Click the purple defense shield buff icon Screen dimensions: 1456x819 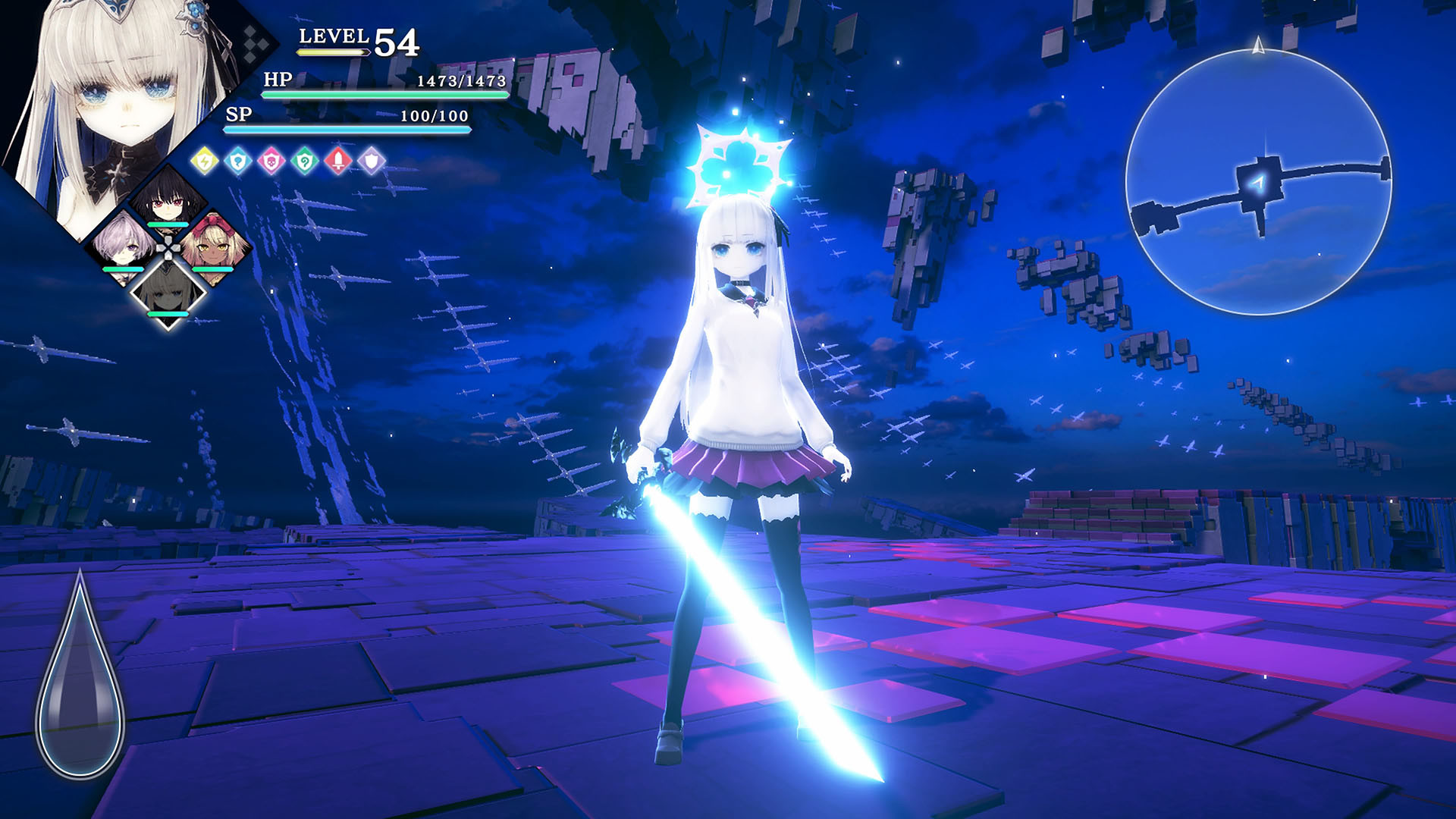coord(372,161)
